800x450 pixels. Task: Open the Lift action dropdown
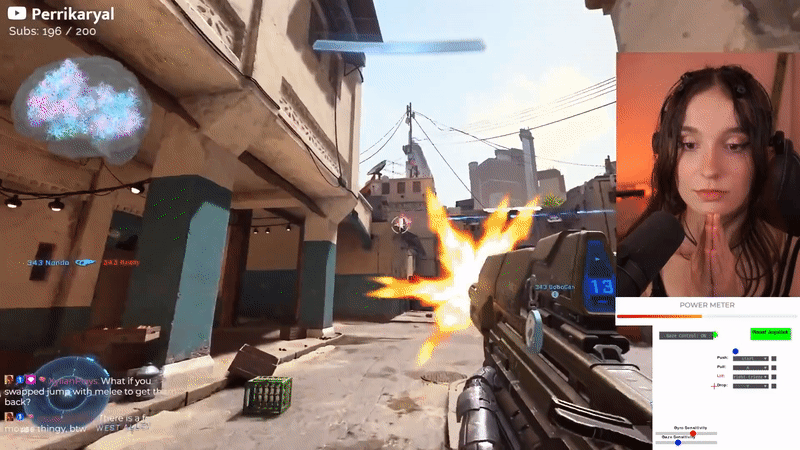point(750,376)
